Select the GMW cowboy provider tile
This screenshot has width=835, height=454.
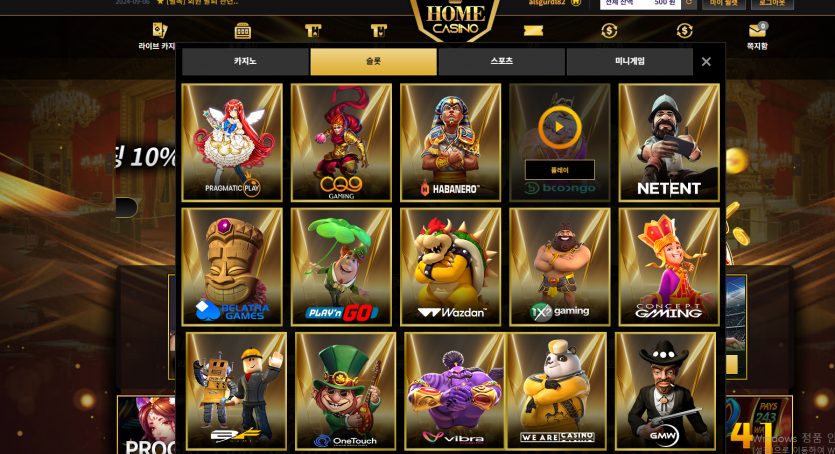(x=665, y=390)
